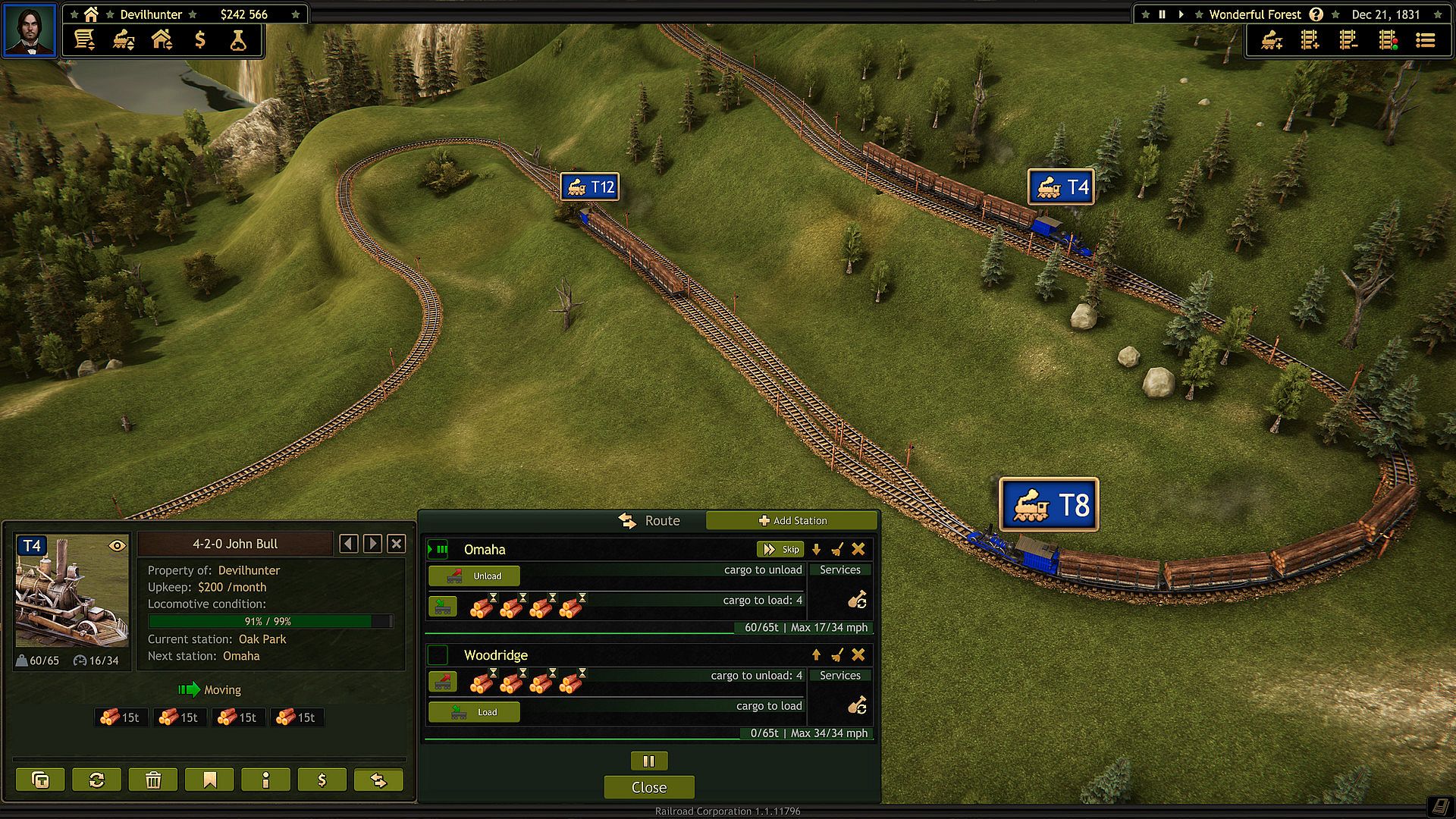Image resolution: width=1456 pixels, height=819 pixels.
Task: Open the research flask menu
Action: (x=238, y=39)
